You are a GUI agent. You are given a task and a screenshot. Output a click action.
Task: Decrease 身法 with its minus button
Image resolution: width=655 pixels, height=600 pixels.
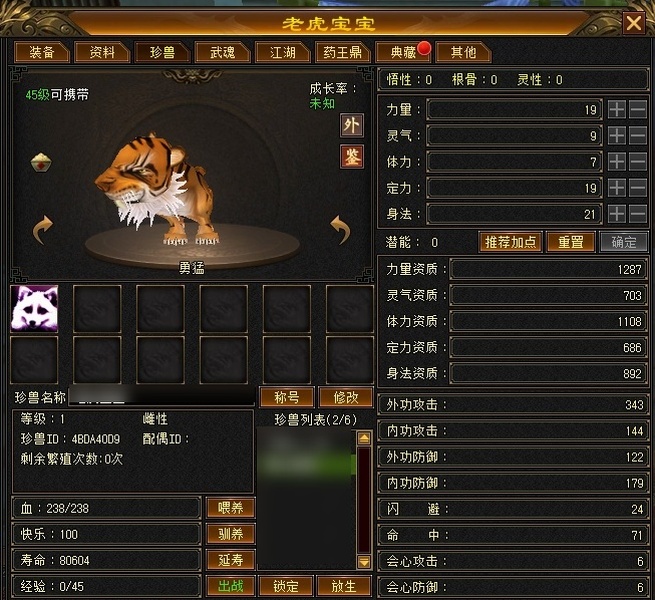click(638, 213)
